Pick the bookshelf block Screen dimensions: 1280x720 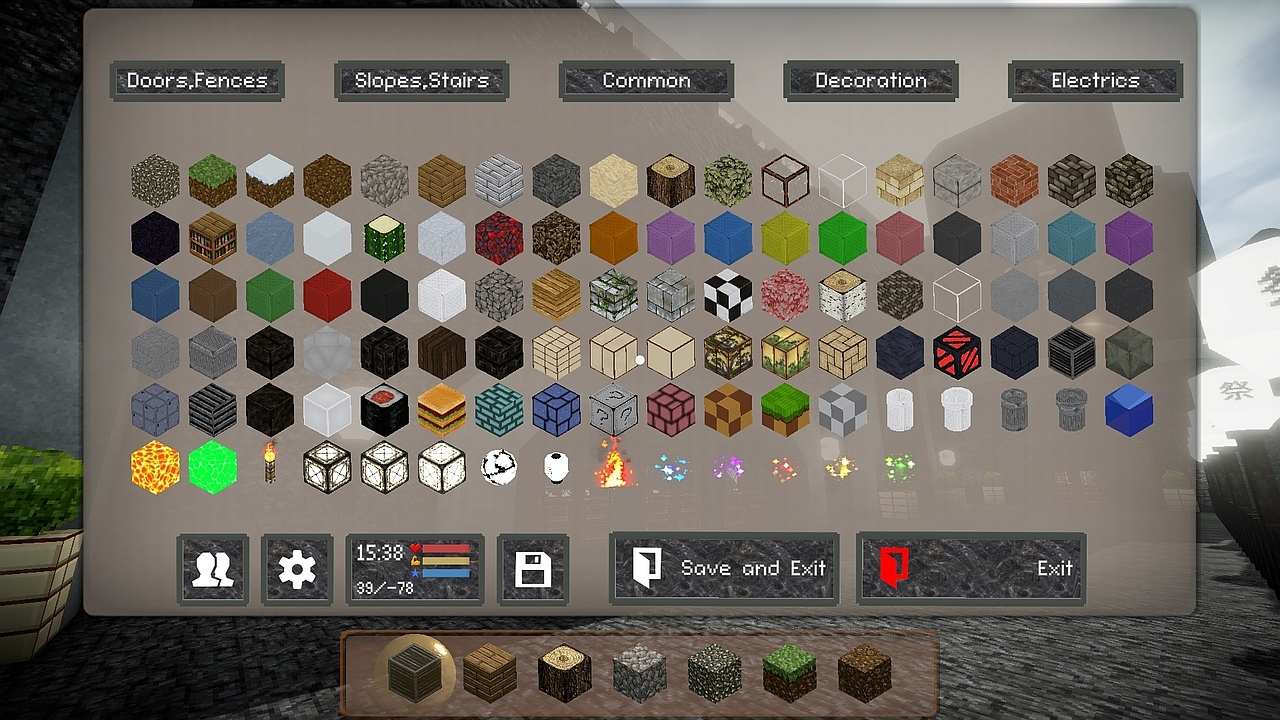click(212, 237)
